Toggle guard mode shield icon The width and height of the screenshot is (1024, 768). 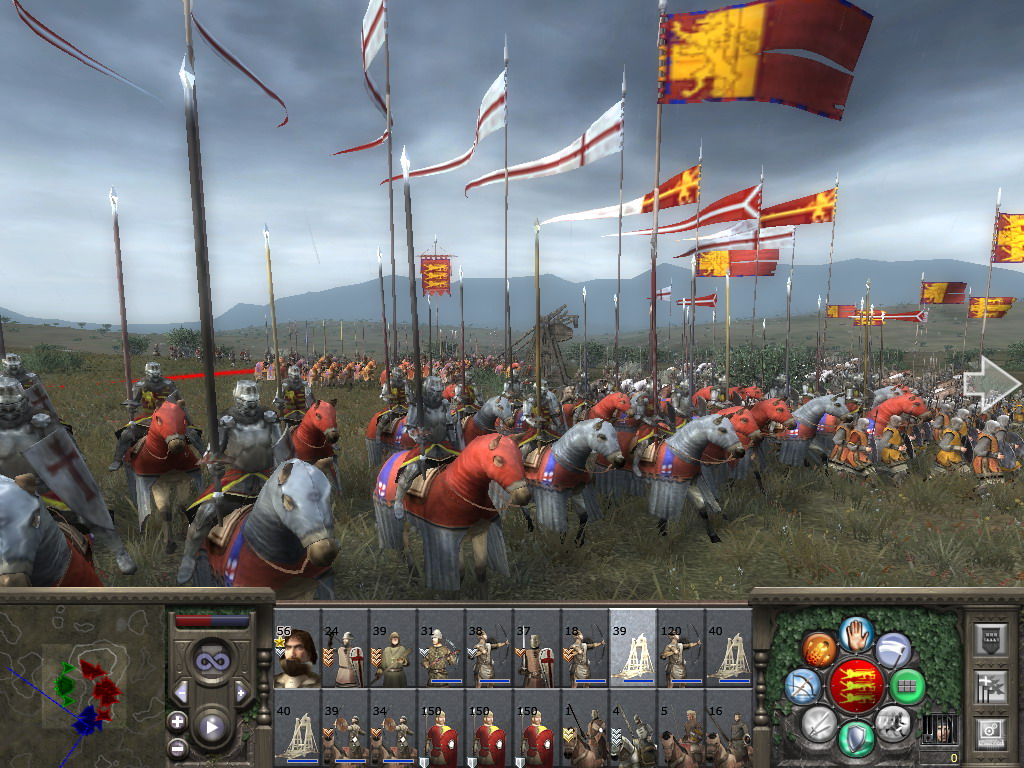[856, 738]
